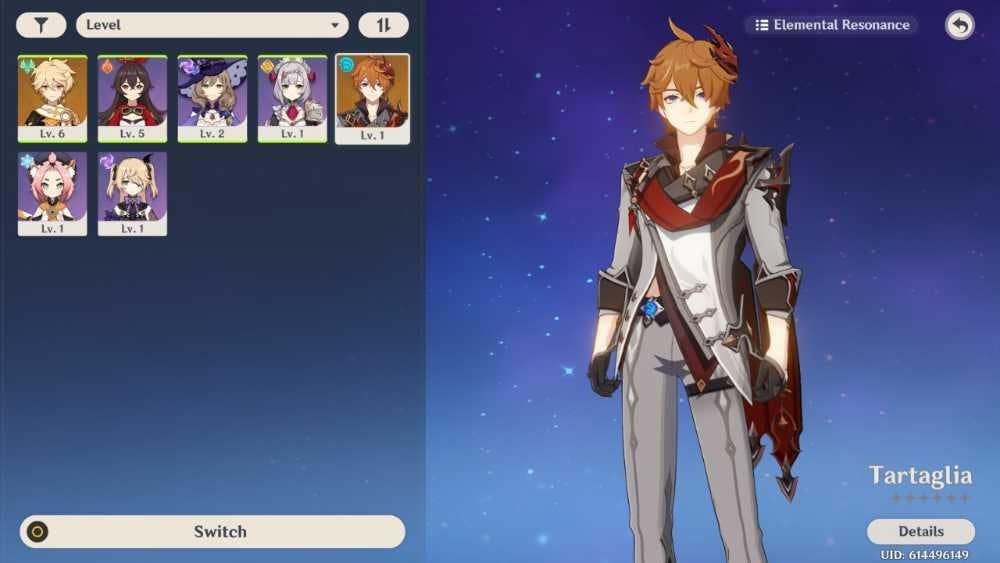Viewport: 1000px width, 563px height.
Task: Select the blond Traveler portrait at Lv. 6
Action: (52, 98)
